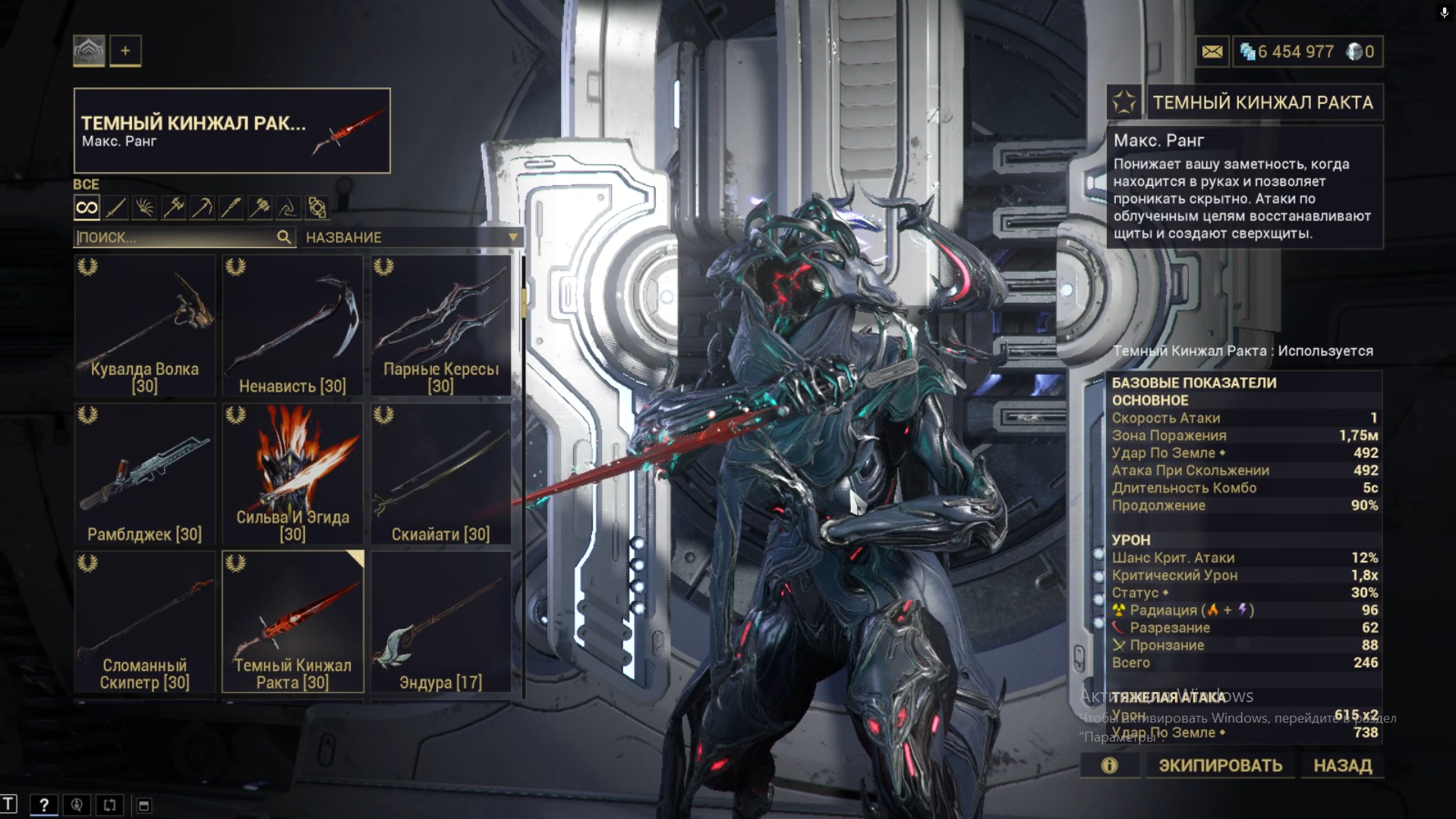Select the Рамблджек gunblade slot
Image resolution: width=1456 pixels, height=819 pixels.
point(145,474)
